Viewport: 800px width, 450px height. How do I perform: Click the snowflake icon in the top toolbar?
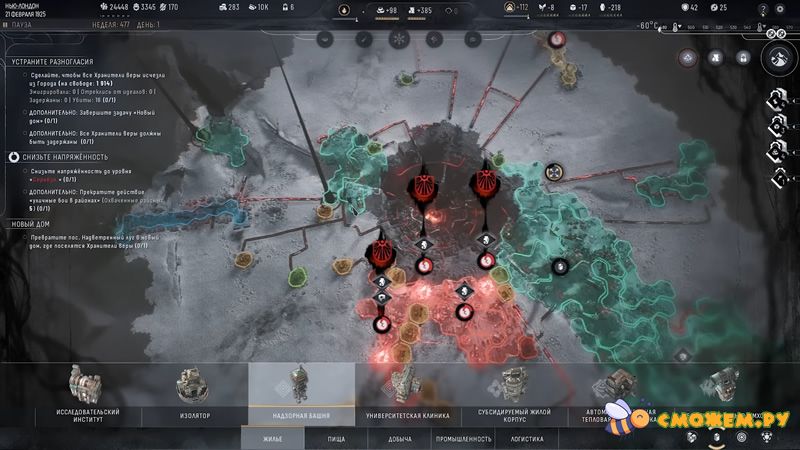click(398, 39)
